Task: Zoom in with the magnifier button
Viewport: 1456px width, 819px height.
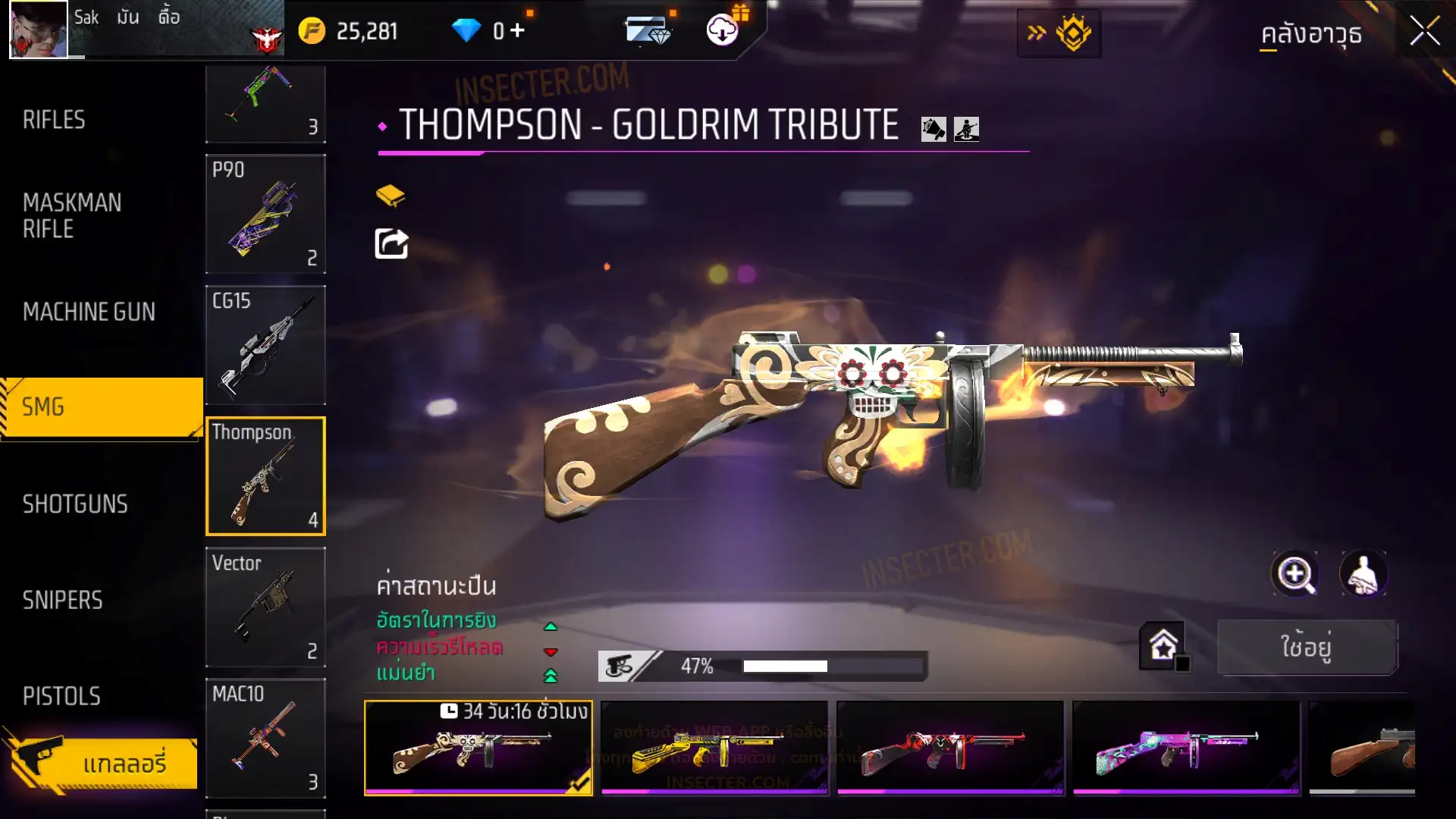Action: point(1295,574)
